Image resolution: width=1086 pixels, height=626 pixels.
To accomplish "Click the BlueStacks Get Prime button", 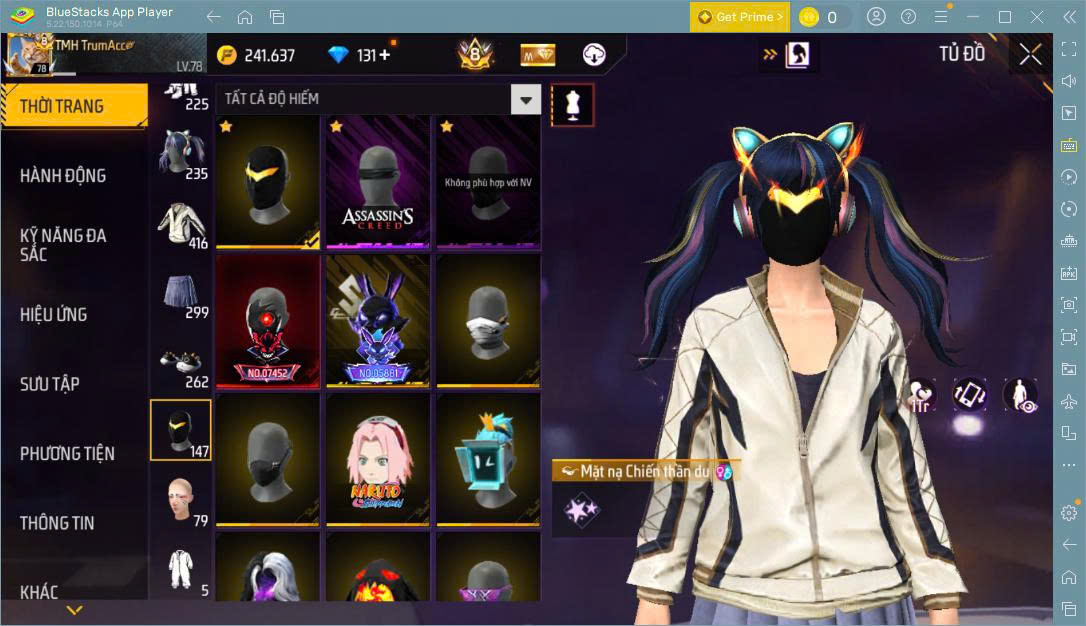I will tap(740, 17).
